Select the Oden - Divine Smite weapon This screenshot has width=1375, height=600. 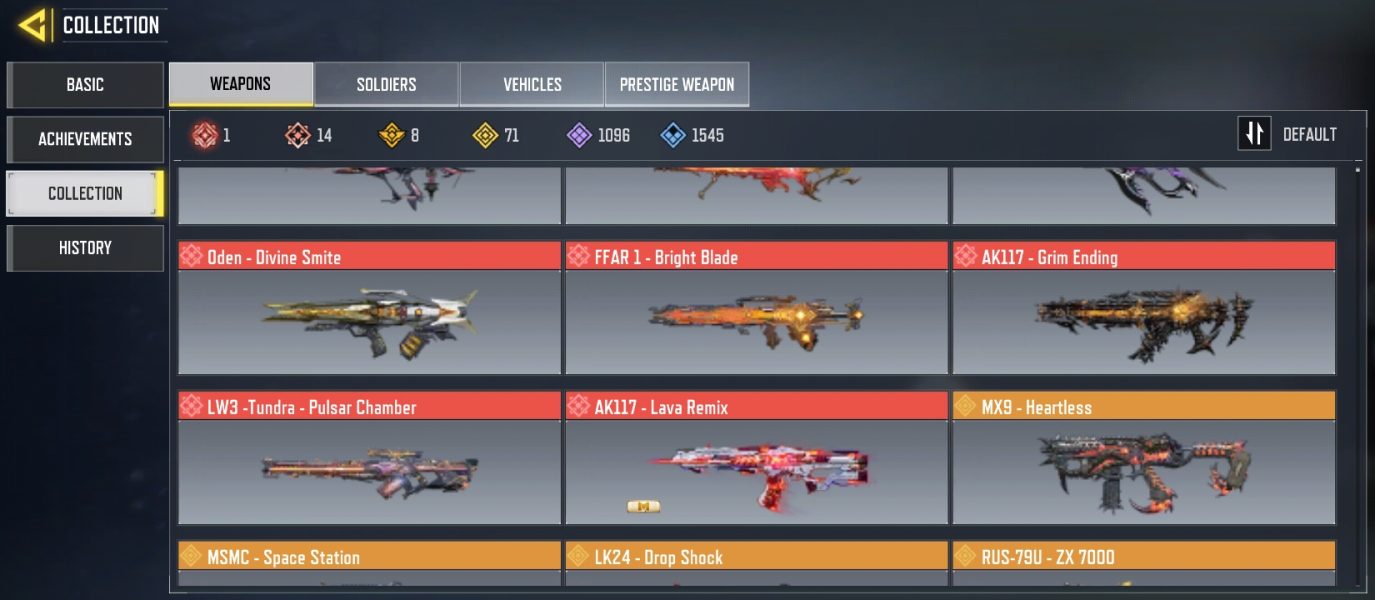369,308
